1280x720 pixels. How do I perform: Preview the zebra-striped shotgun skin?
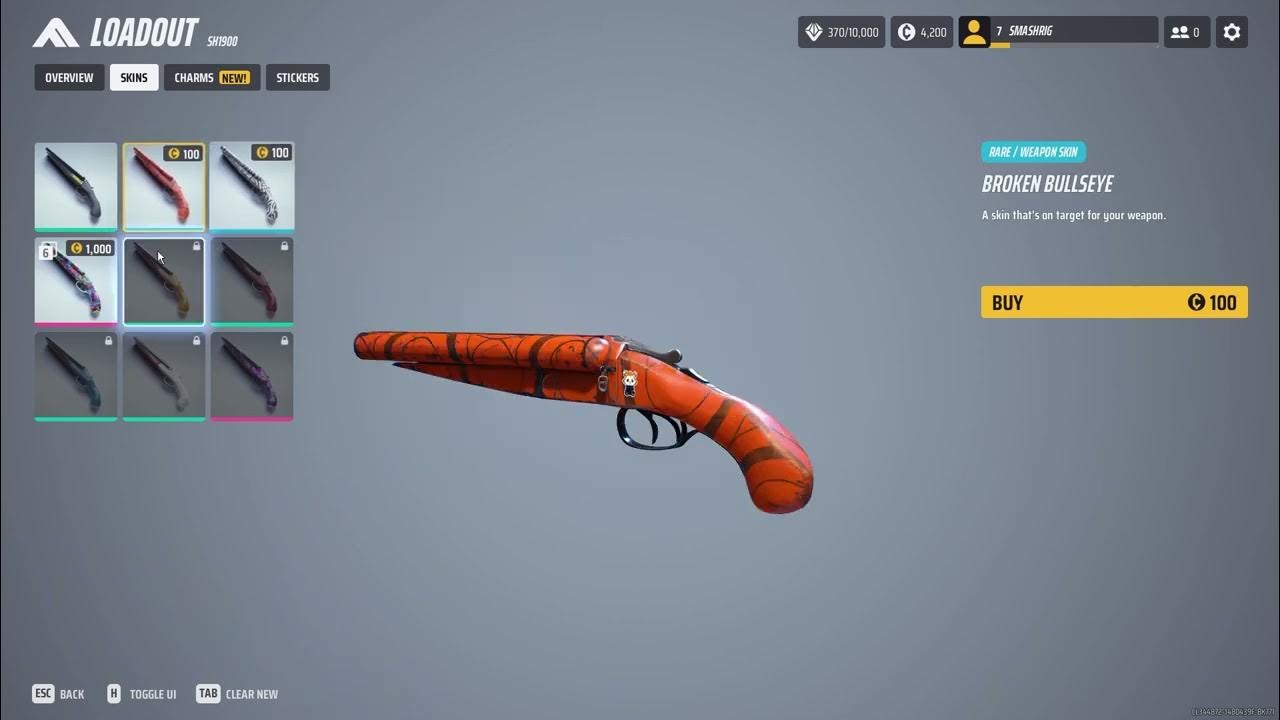click(x=252, y=187)
